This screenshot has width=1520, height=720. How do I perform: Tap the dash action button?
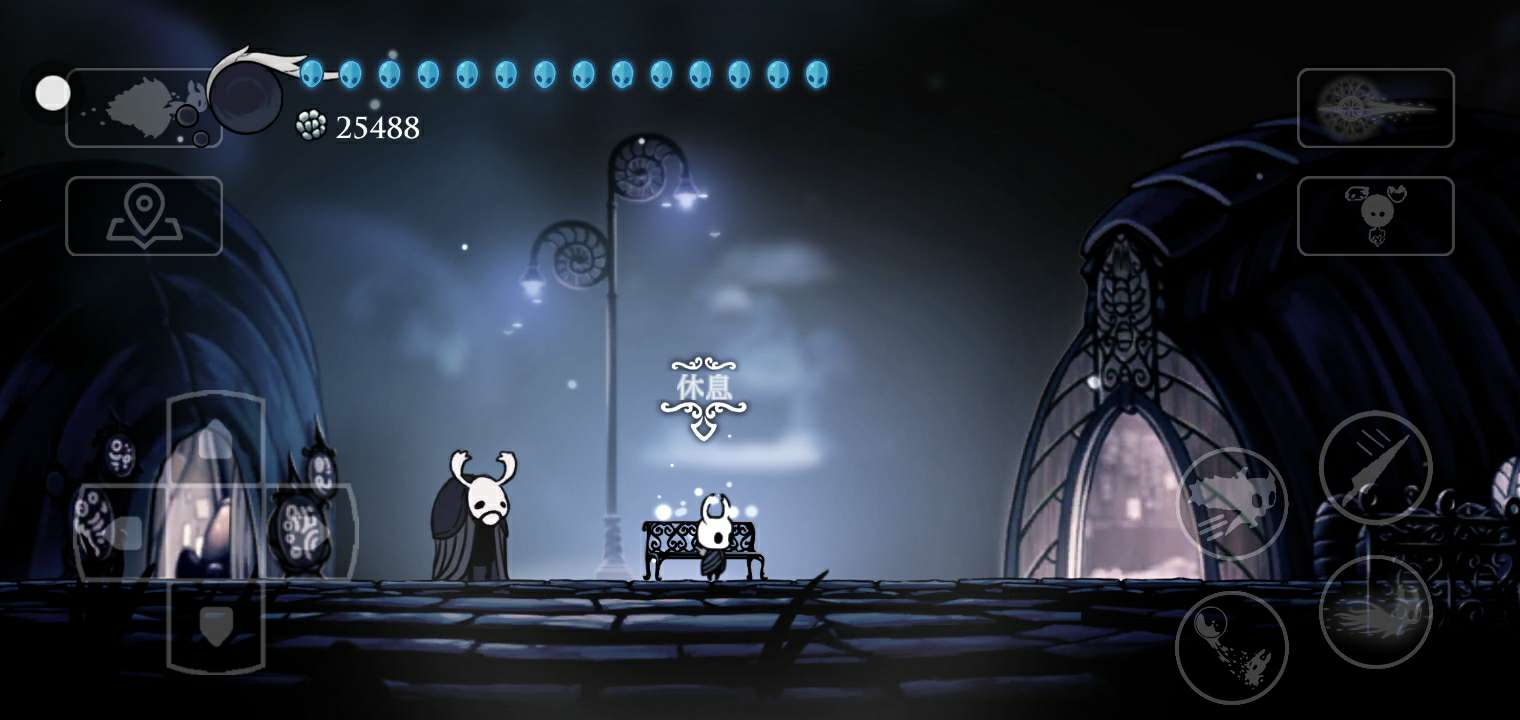click(x=1231, y=503)
